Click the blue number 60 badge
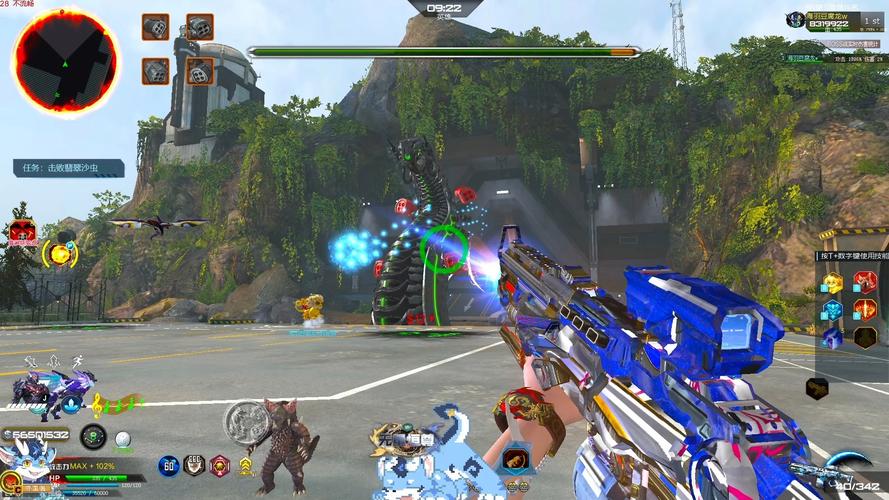Screen dimensions: 889x500 168,465
